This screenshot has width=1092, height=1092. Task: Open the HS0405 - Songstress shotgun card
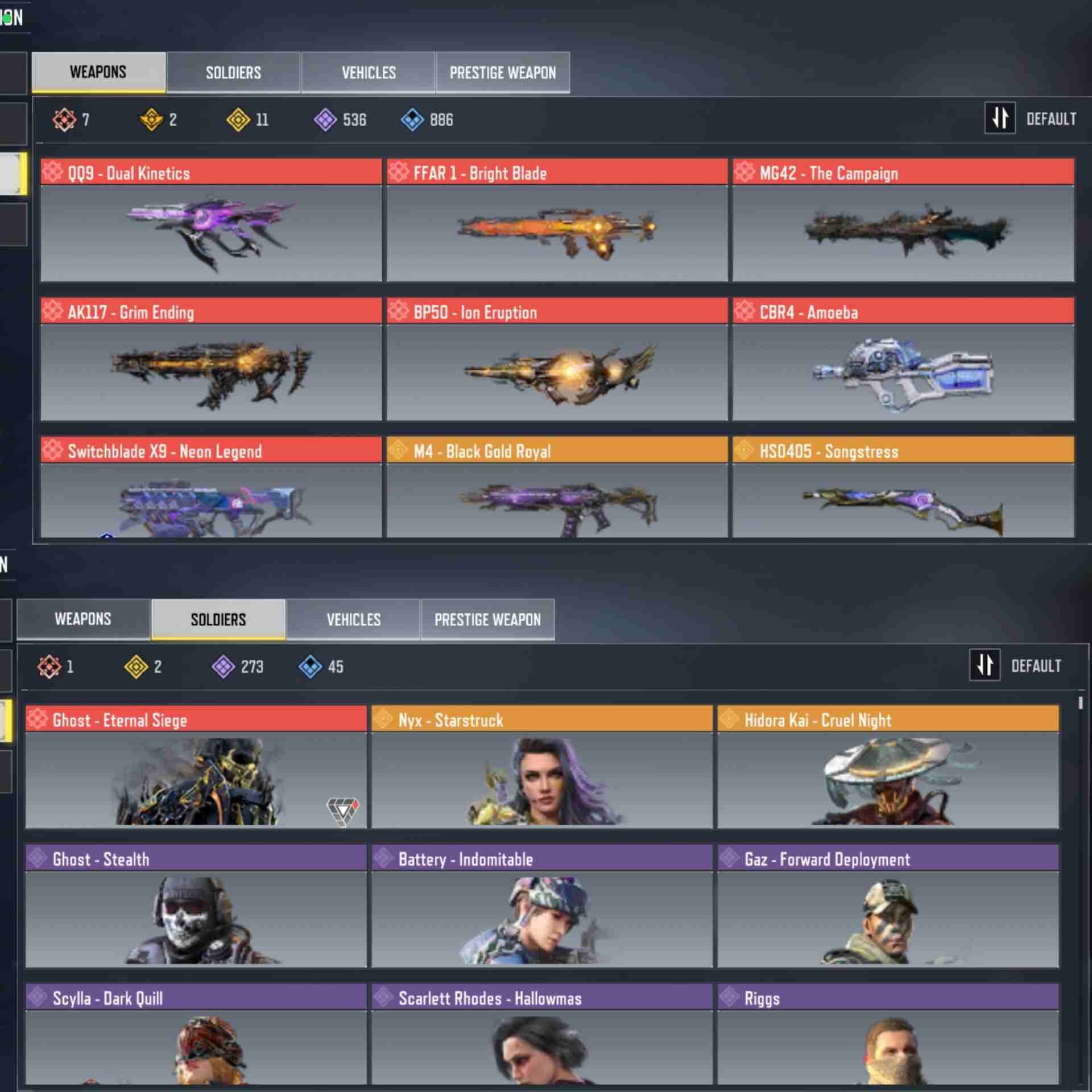903,487
